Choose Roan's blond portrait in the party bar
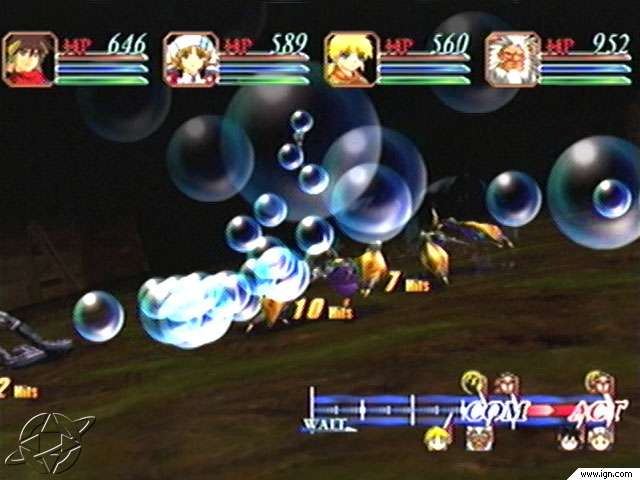Screen dimensions: 640x480 (351, 59)
